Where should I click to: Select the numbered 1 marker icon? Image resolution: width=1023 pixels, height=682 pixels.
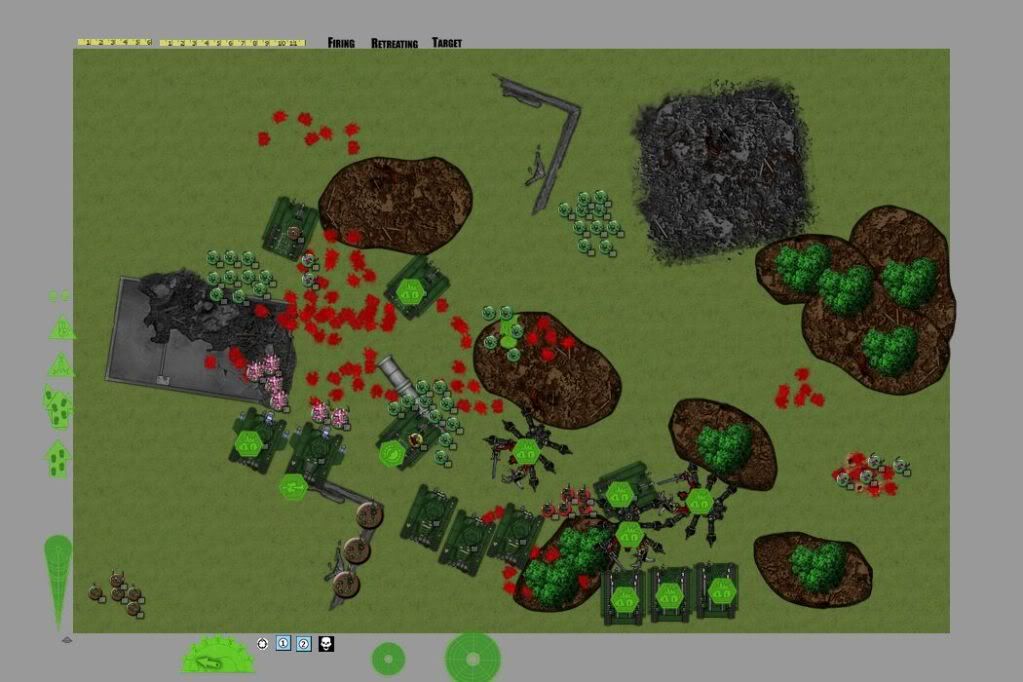[283, 643]
